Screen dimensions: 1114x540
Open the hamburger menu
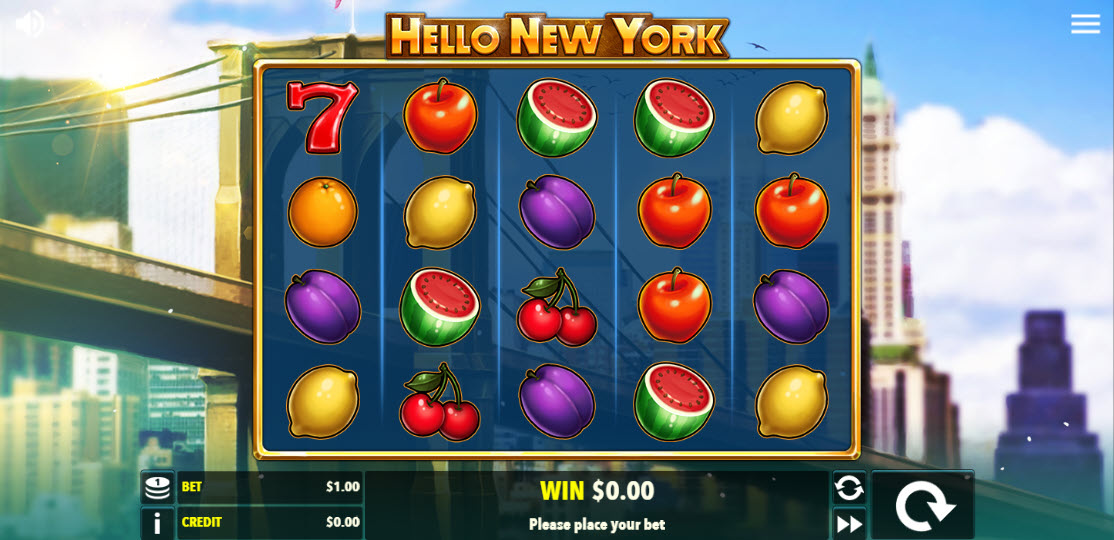pos(1085,24)
